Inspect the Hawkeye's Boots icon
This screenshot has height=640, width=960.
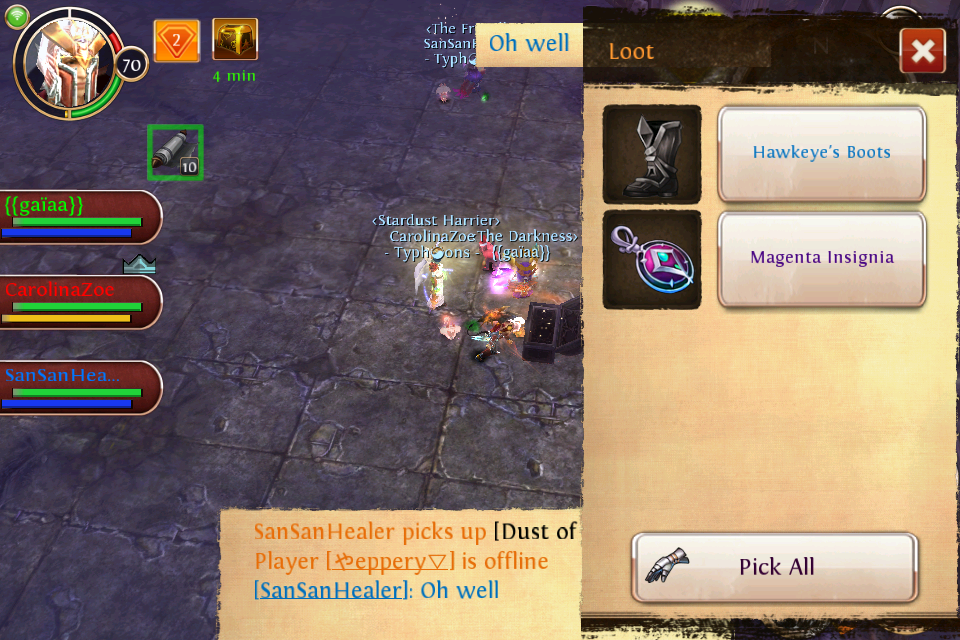[652, 154]
